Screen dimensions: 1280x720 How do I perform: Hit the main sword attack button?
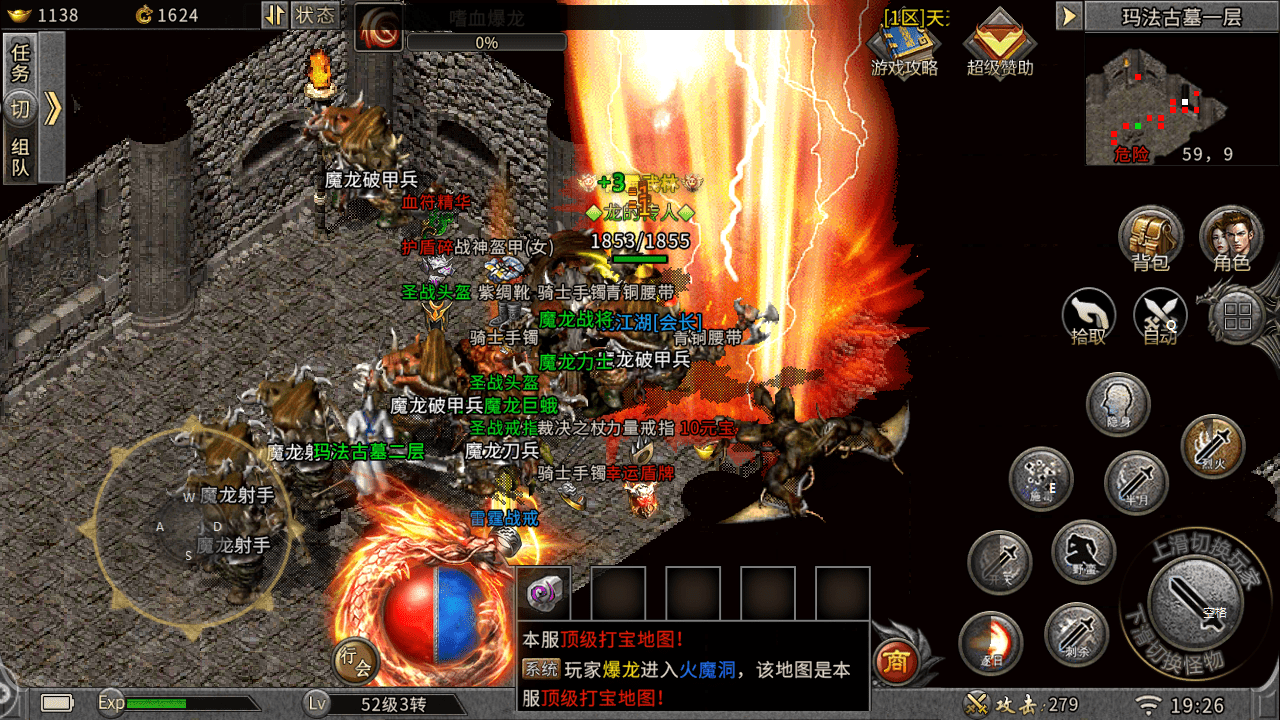1196,602
